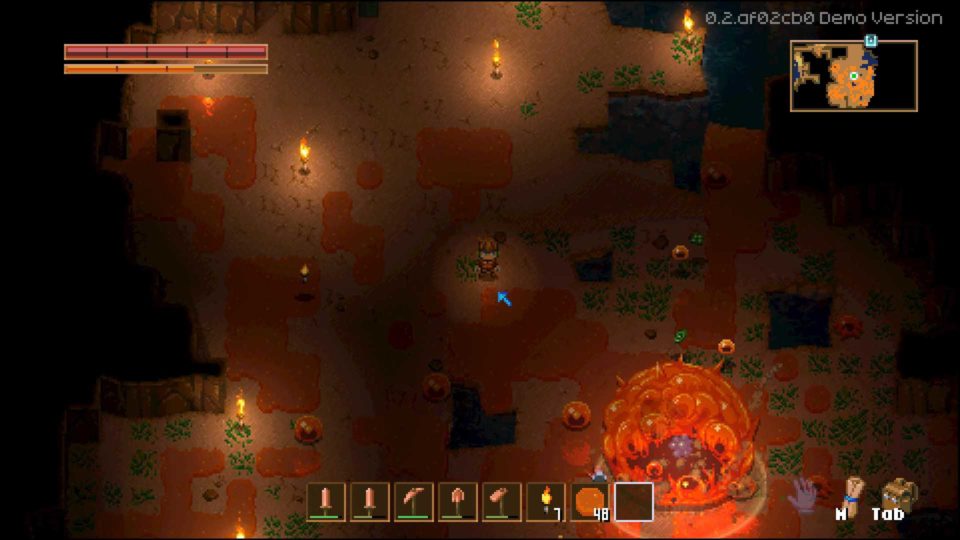Open the map with the scroll icon
The image size is (960, 540).
click(850, 492)
